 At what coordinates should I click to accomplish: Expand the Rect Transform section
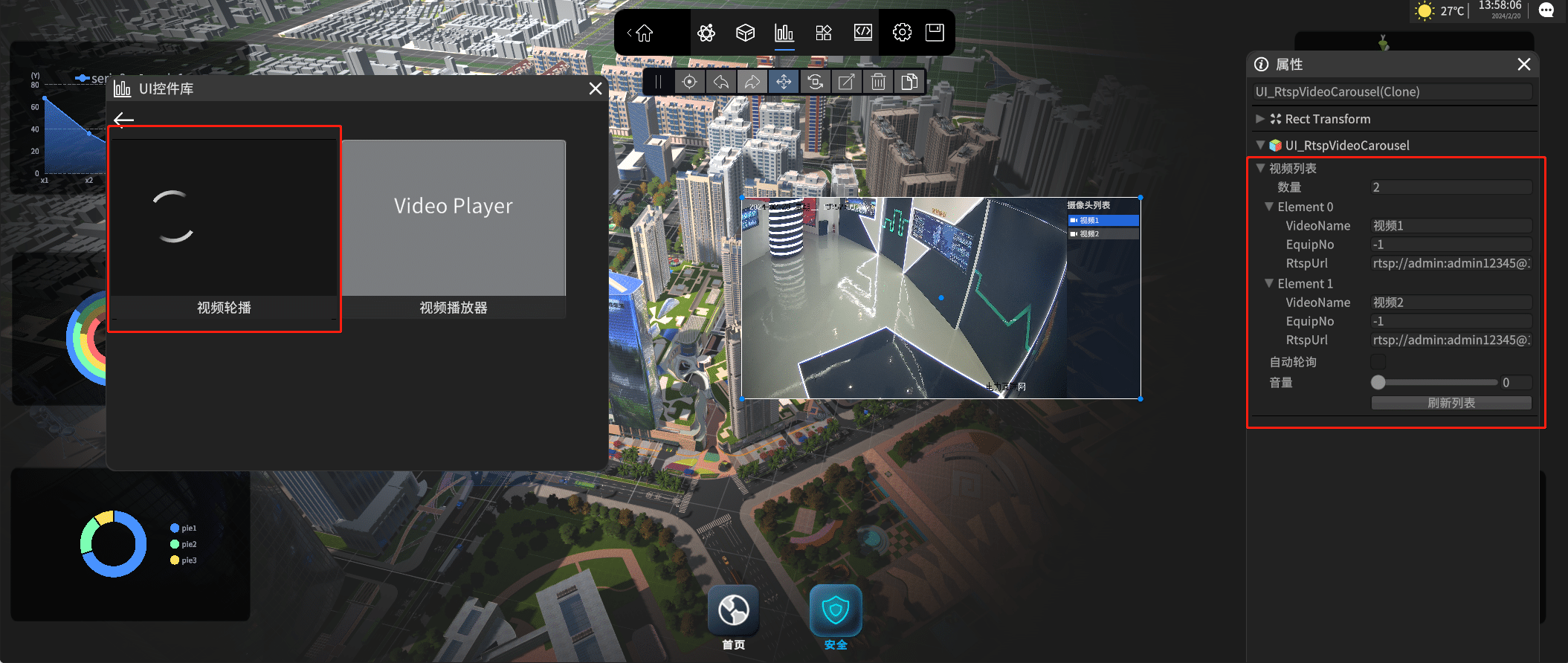click(1259, 119)
